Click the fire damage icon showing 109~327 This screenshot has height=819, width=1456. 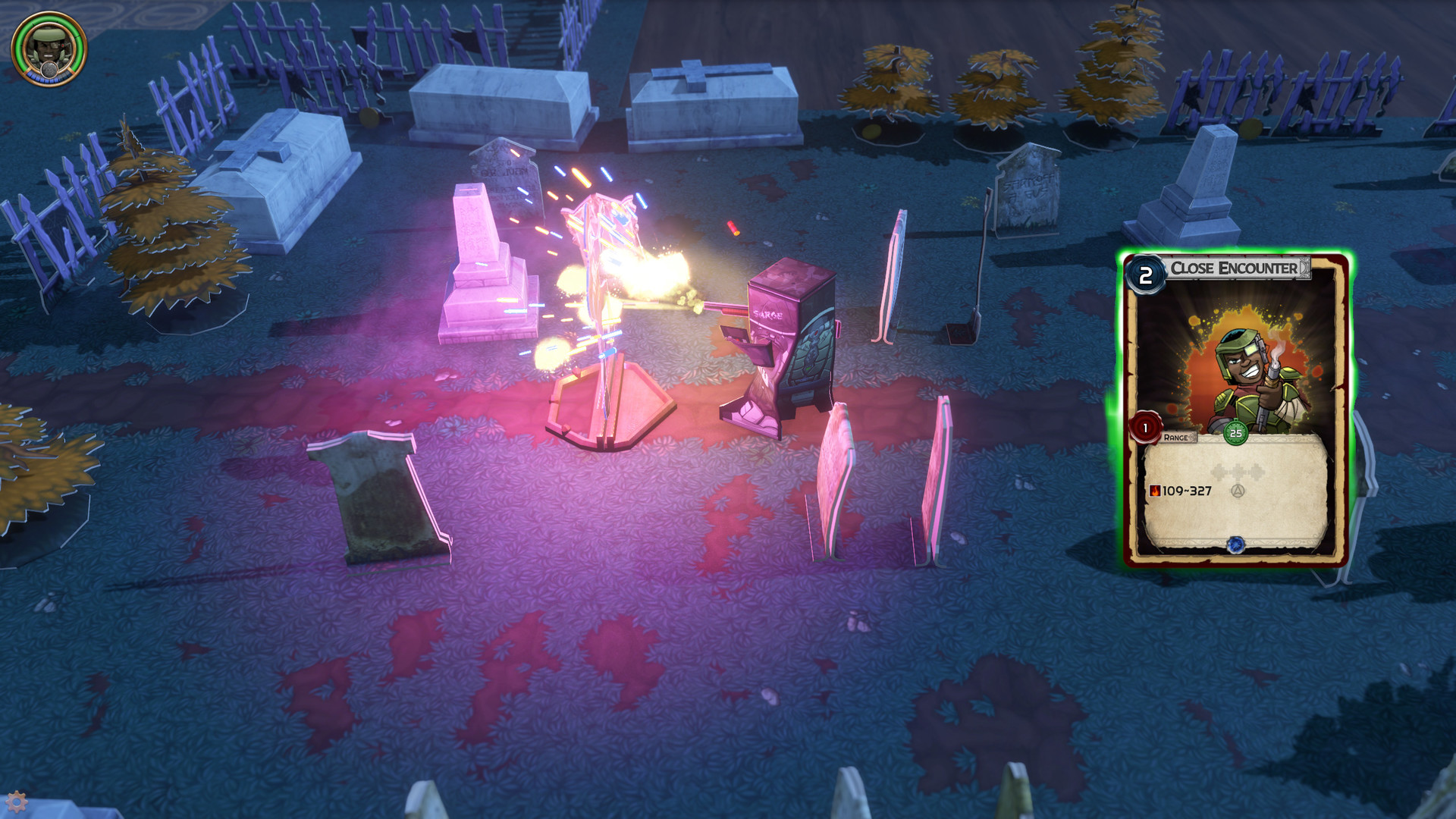click(1156, 491)
